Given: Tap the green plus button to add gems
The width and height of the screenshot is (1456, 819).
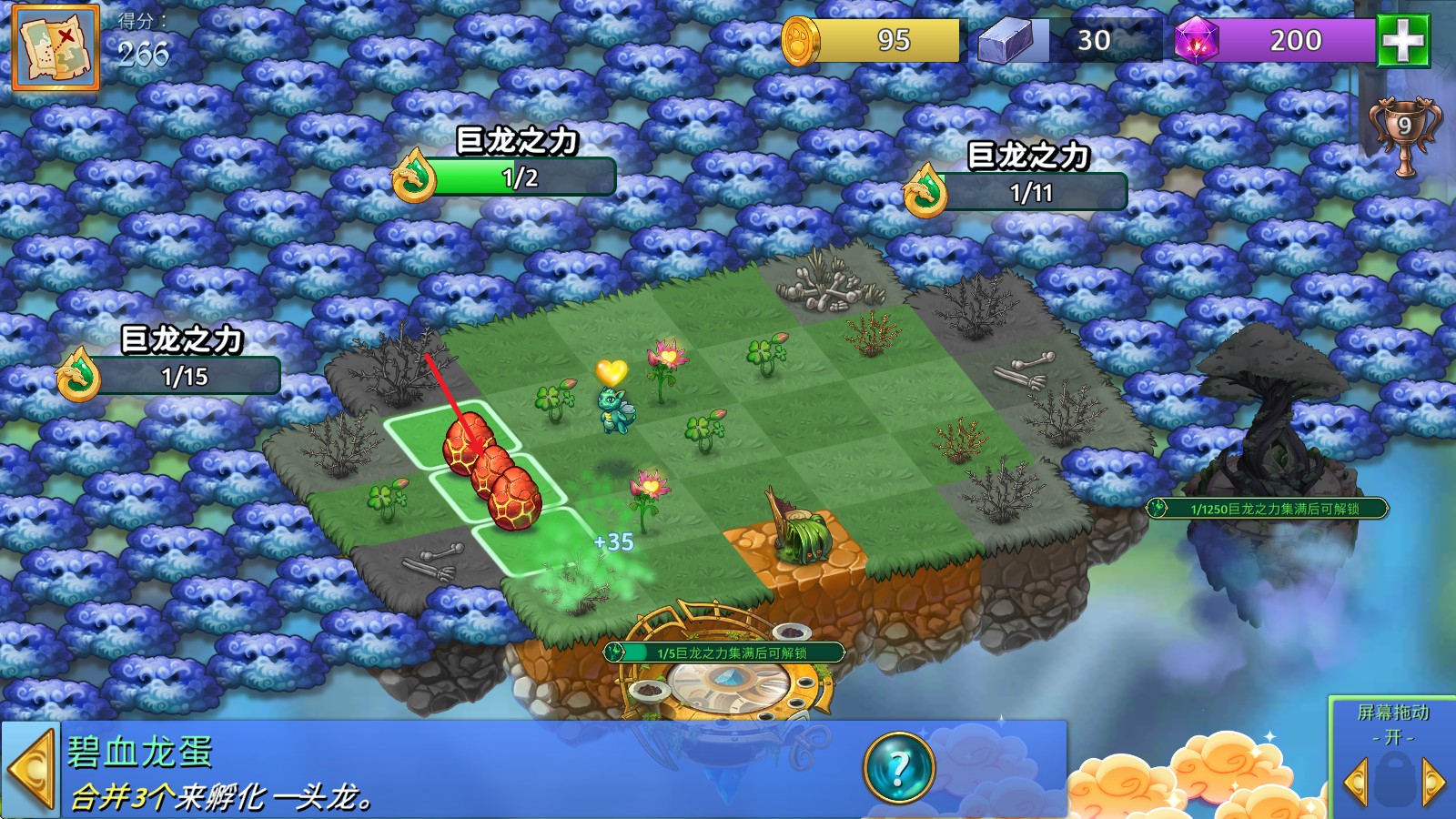Looking at the screenshot, I should tap(1402, 40).
